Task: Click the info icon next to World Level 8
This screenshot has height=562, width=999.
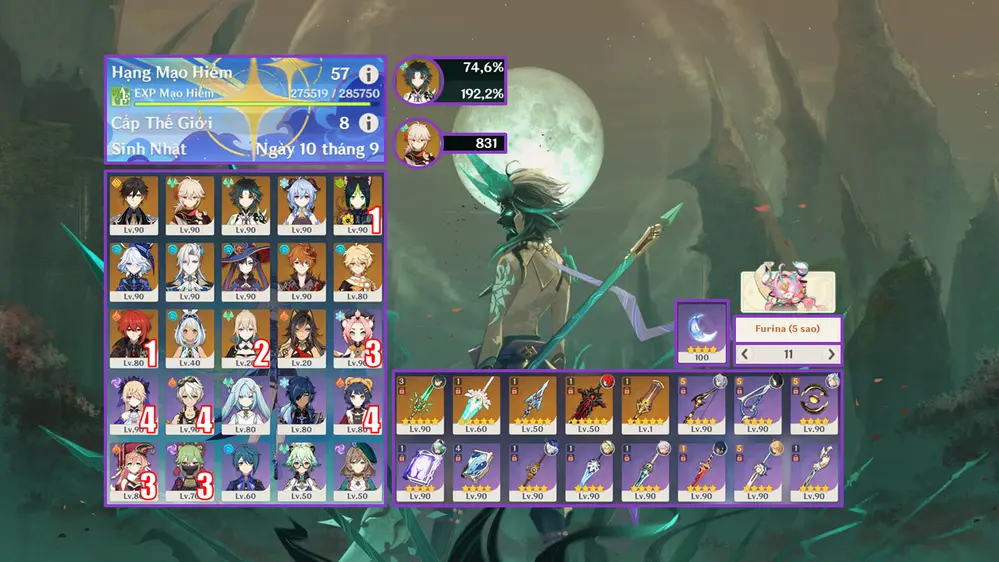Action: 368,123
